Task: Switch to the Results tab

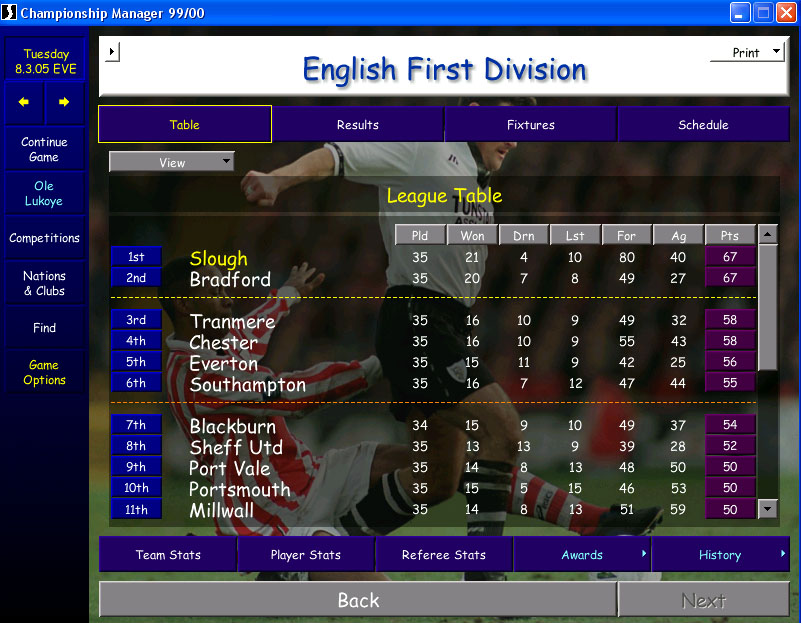Action: click(x=357, y=125)
